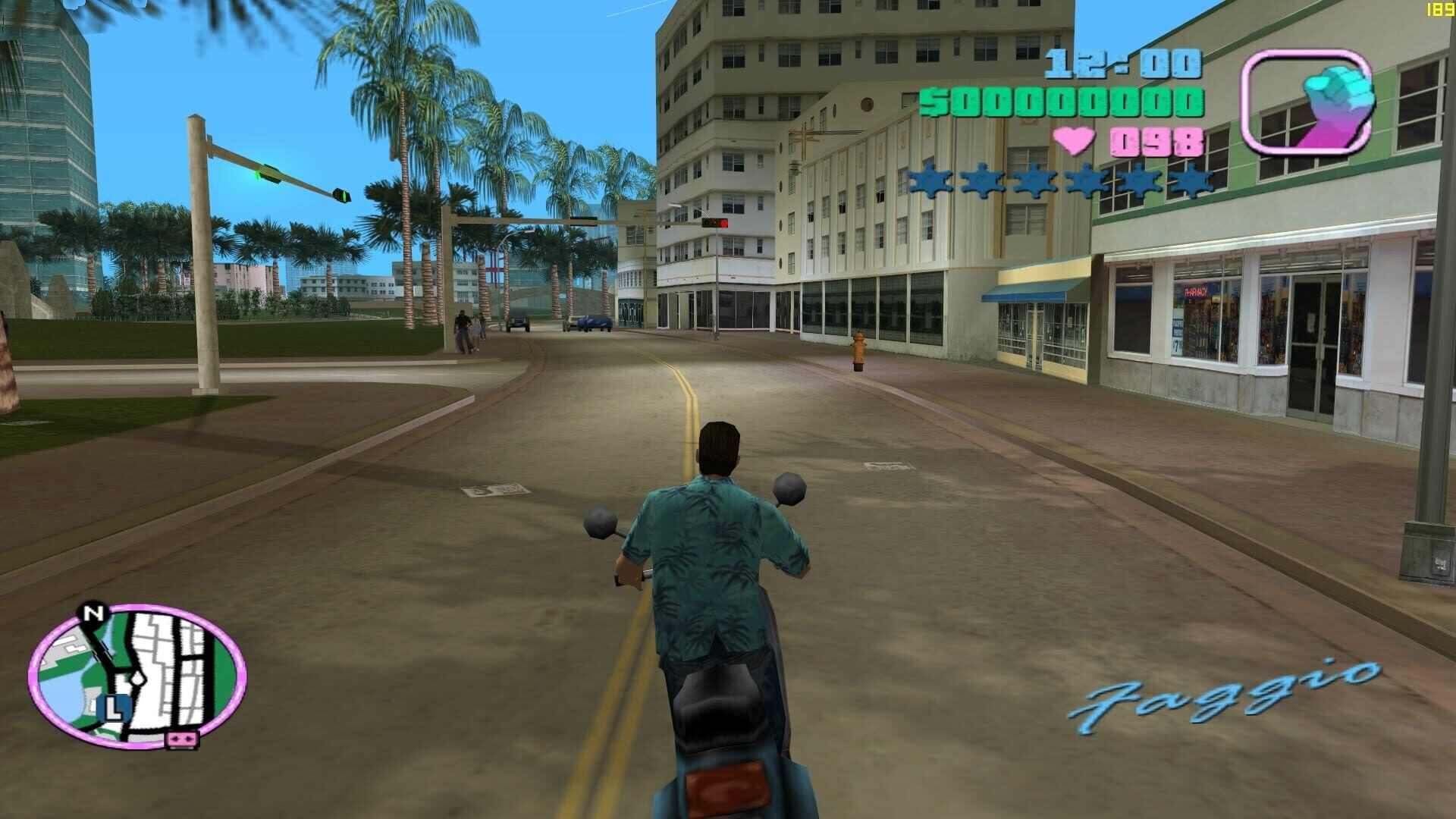The image size is (1456, 819).
Task: Click the rightmost wanted star
Action: tap(1193, 180)
